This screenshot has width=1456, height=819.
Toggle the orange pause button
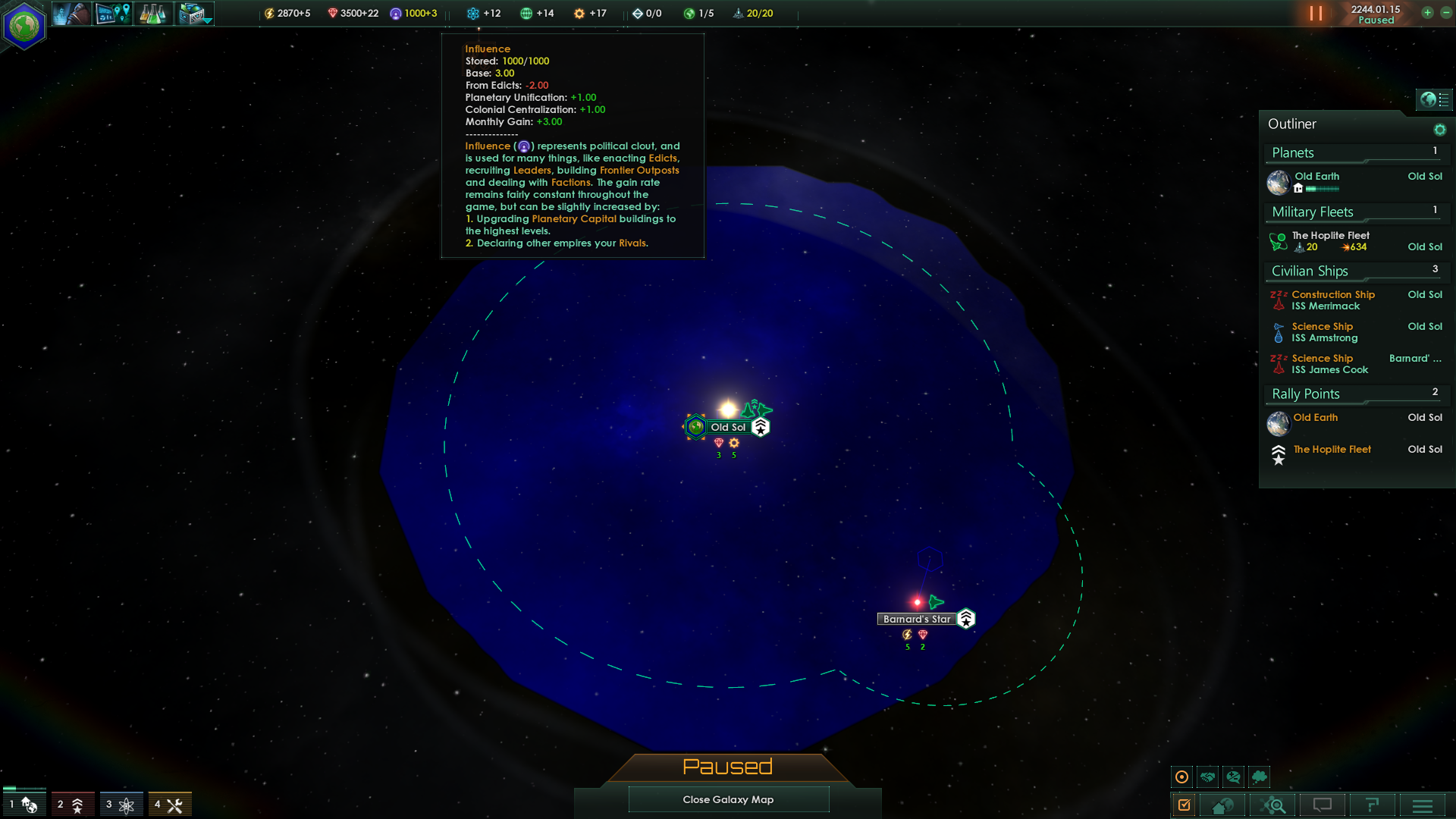[1316, 14]
